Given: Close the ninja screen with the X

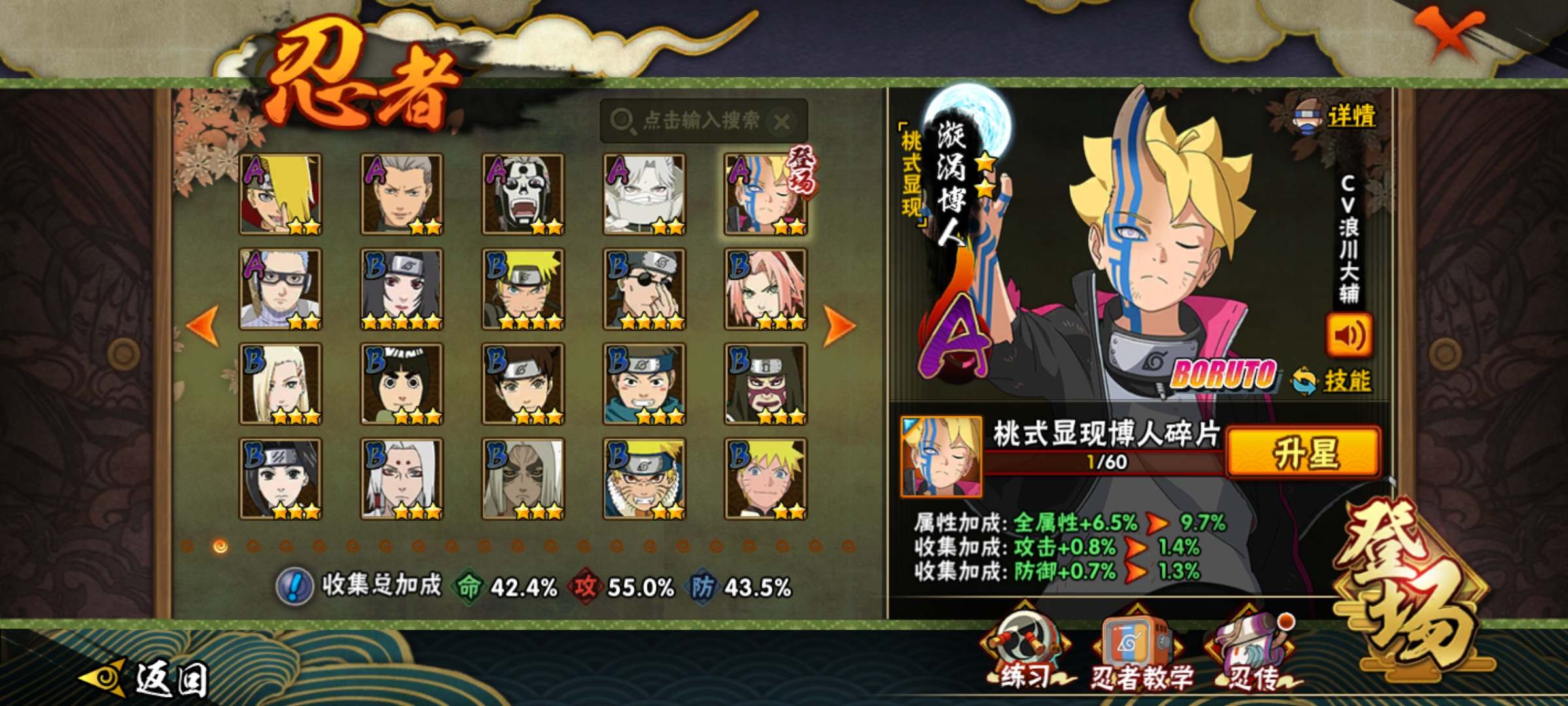Looking at the screenshot, I should [1449, 33].
